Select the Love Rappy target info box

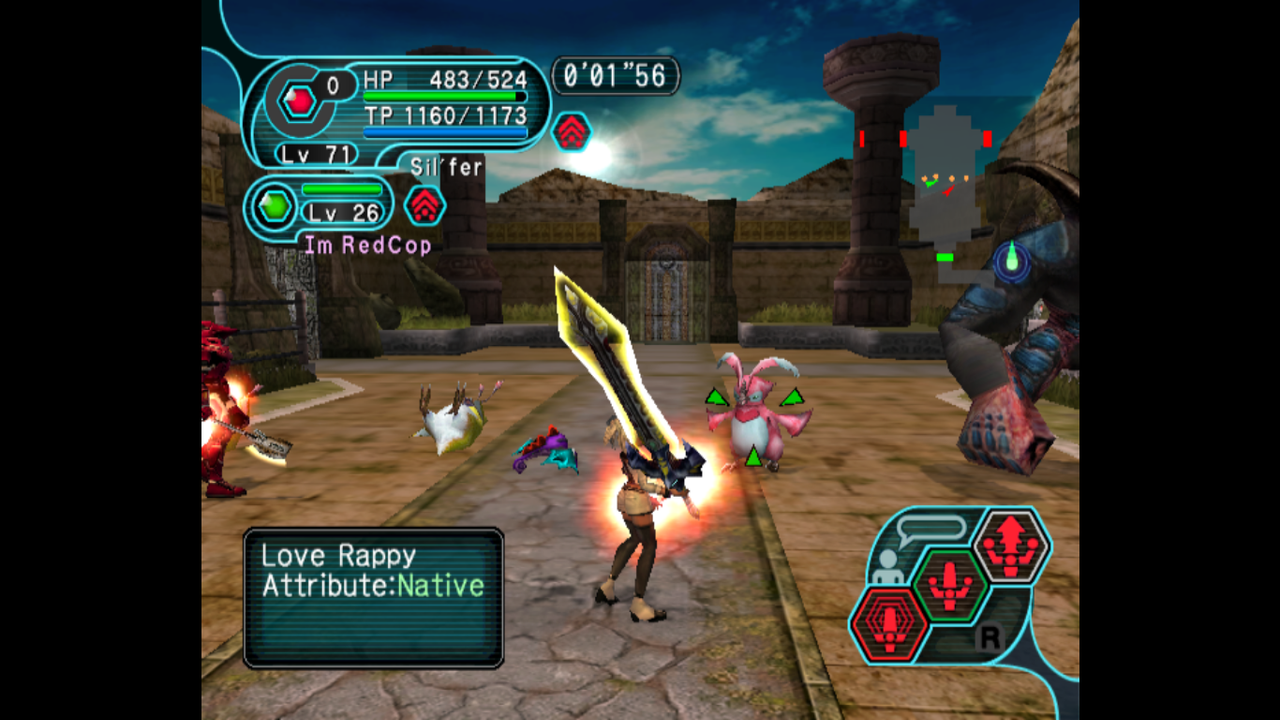coord(373,597)
